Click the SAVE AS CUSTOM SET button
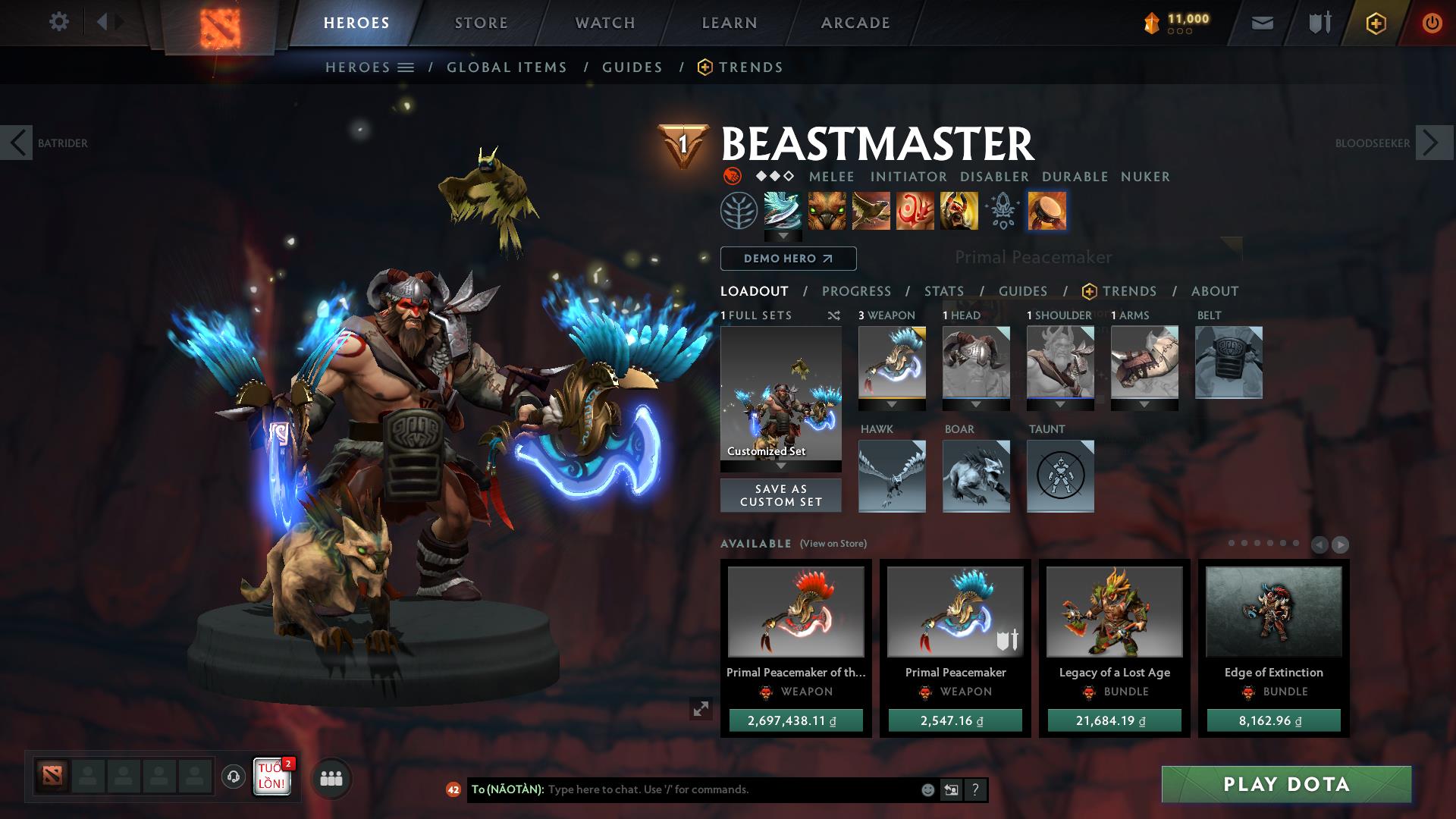 (780, 494)
